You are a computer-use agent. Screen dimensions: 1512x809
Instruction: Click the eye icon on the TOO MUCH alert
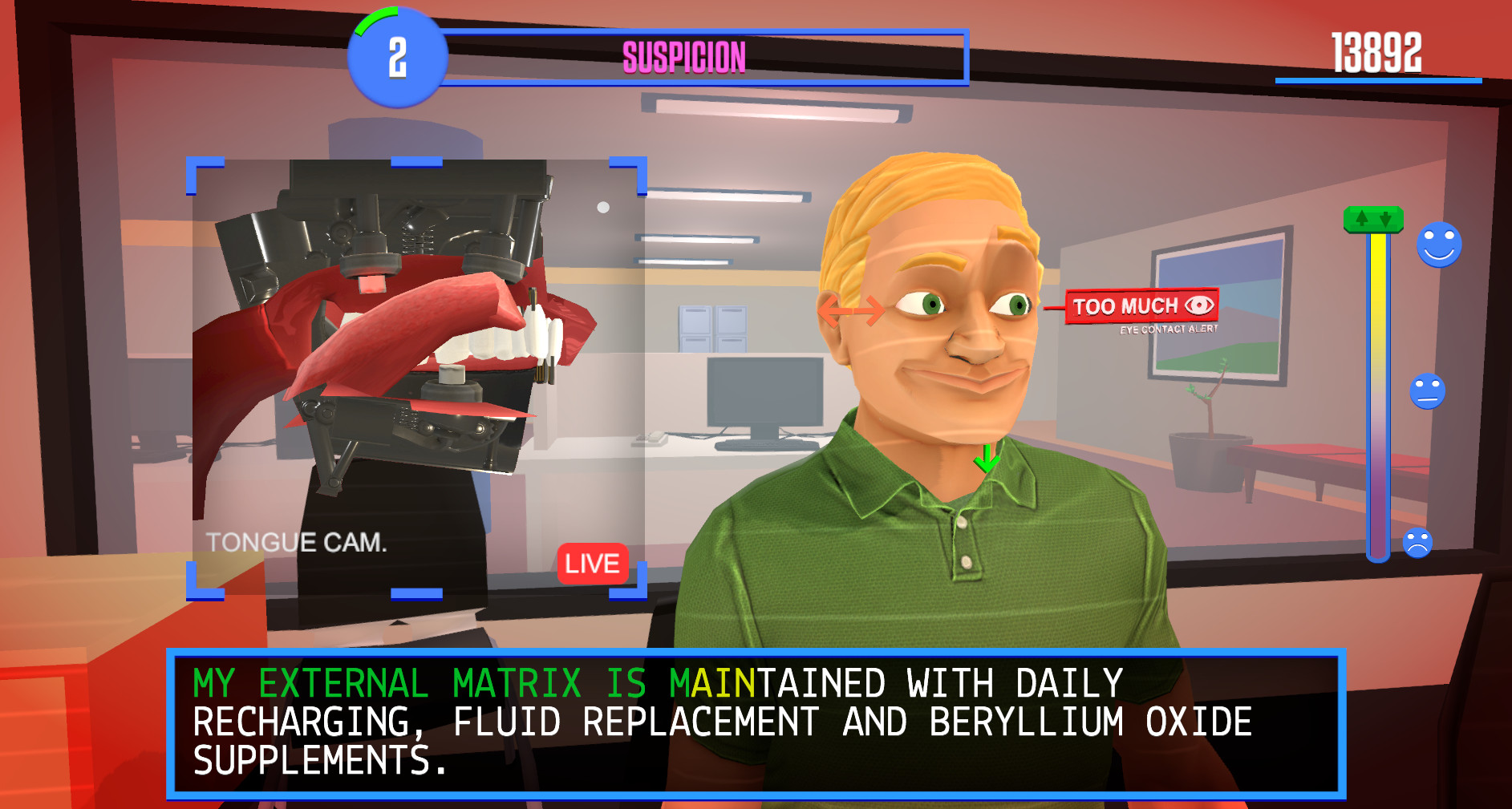tap(1198, 305)
